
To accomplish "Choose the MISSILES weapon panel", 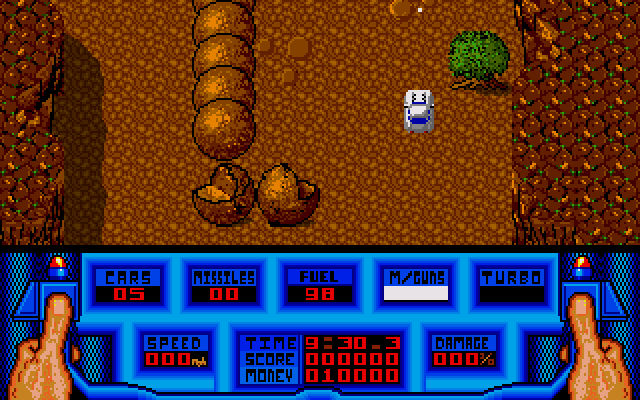I will [x=223, y=285].
